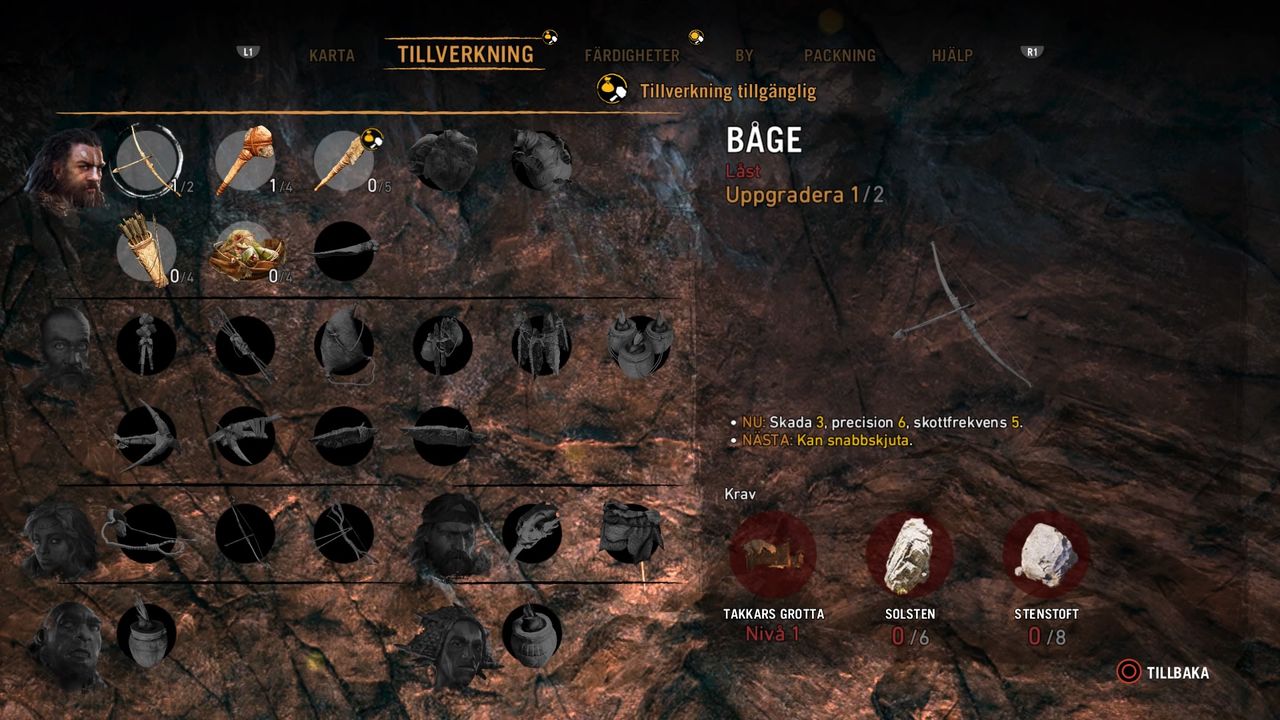Open the Packning tab
1280x720 pixels.
840,56
